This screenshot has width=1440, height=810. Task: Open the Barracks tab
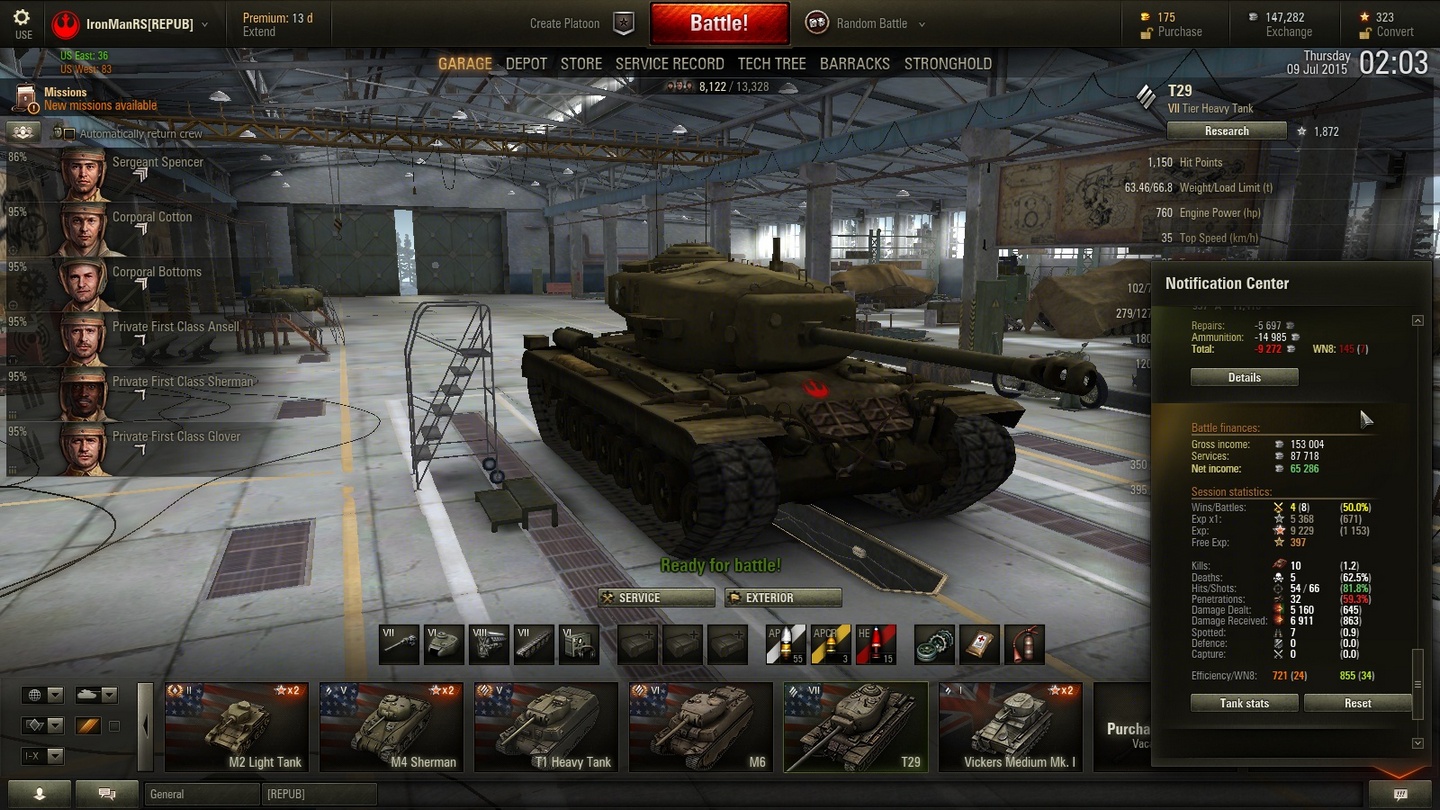click(854, 63)
